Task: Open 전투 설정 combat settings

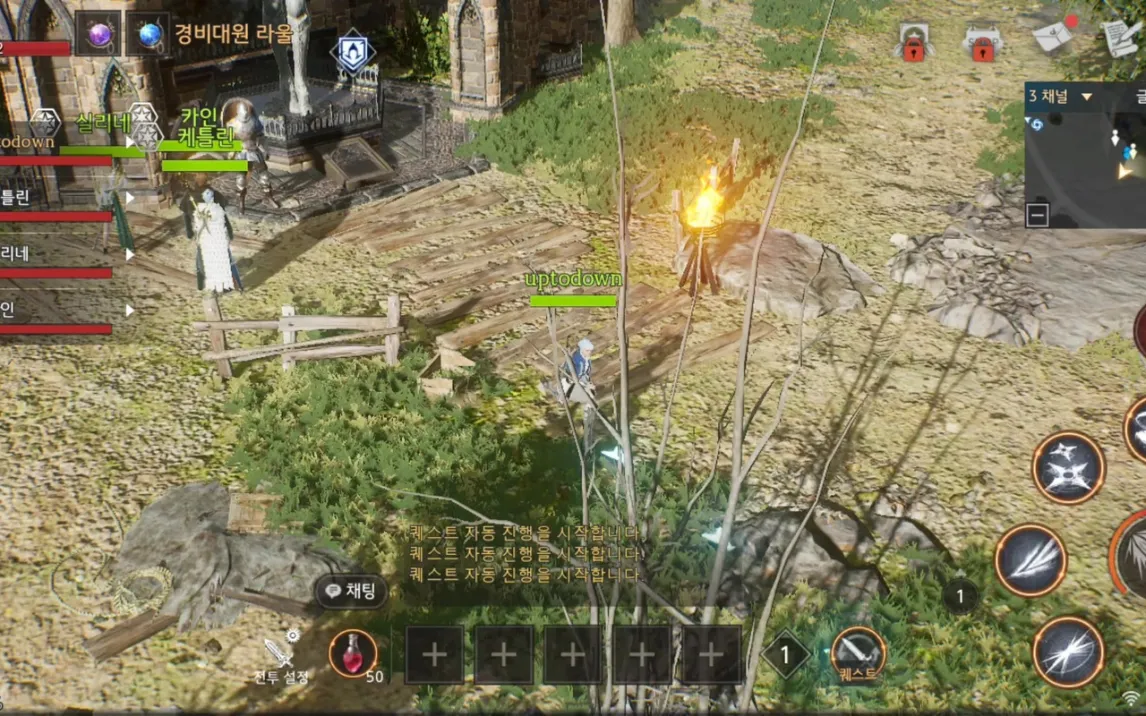Action: [x=280, y=657]
